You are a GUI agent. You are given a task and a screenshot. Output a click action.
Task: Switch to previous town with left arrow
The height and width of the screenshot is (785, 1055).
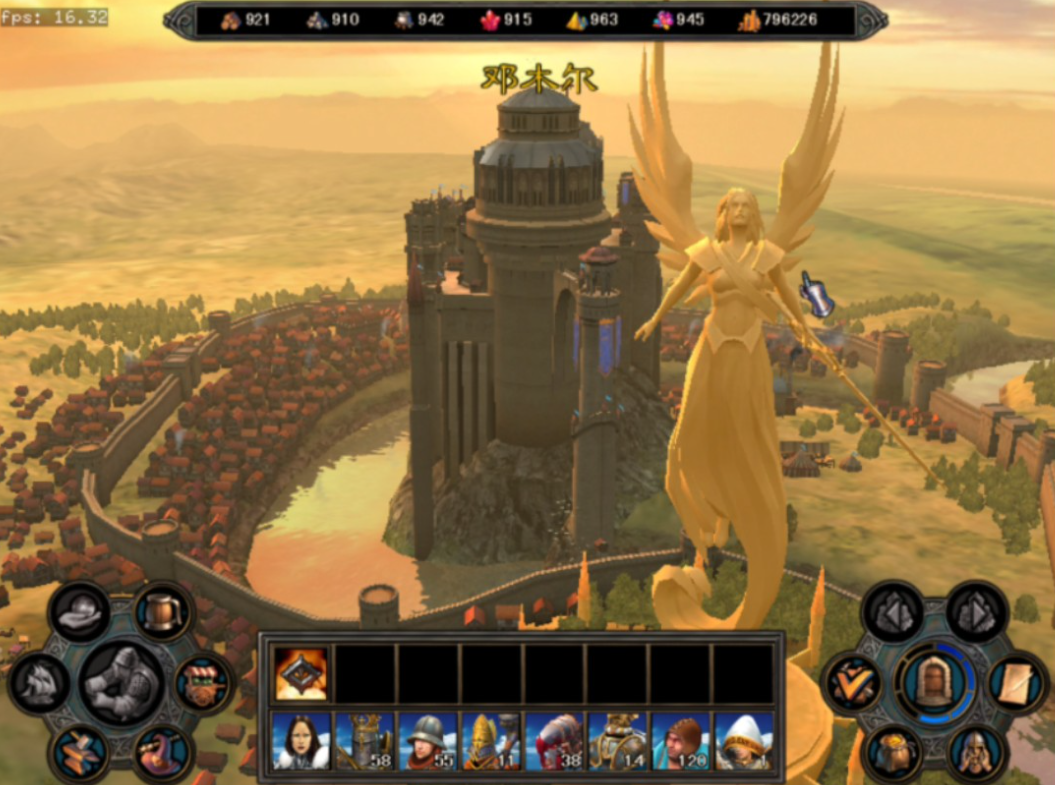tap(893, 612)
